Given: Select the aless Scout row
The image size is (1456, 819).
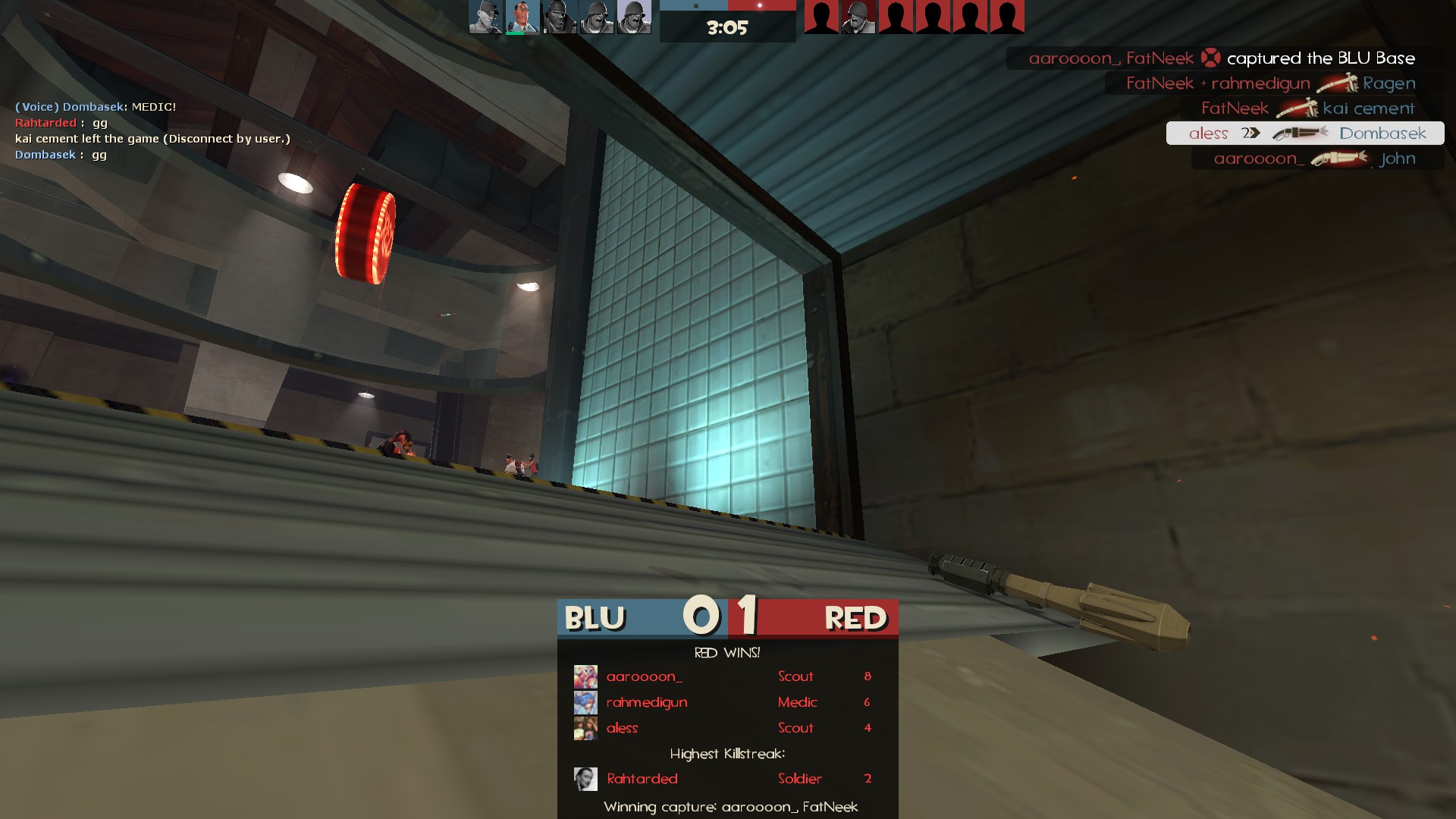Looking at the screenshot, I should 726,728.
